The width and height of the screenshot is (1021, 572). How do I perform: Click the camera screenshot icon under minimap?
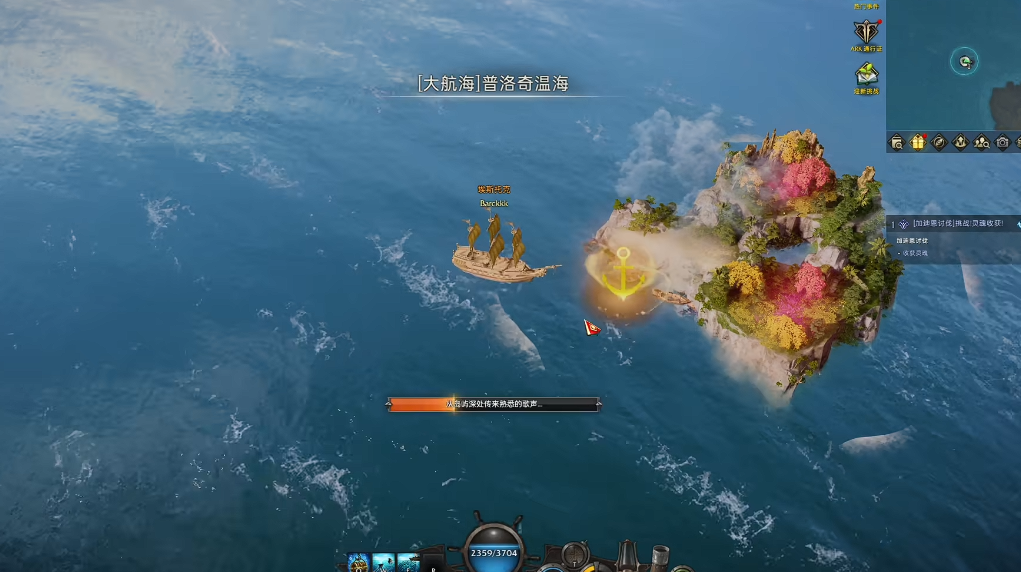[1002, 142]
